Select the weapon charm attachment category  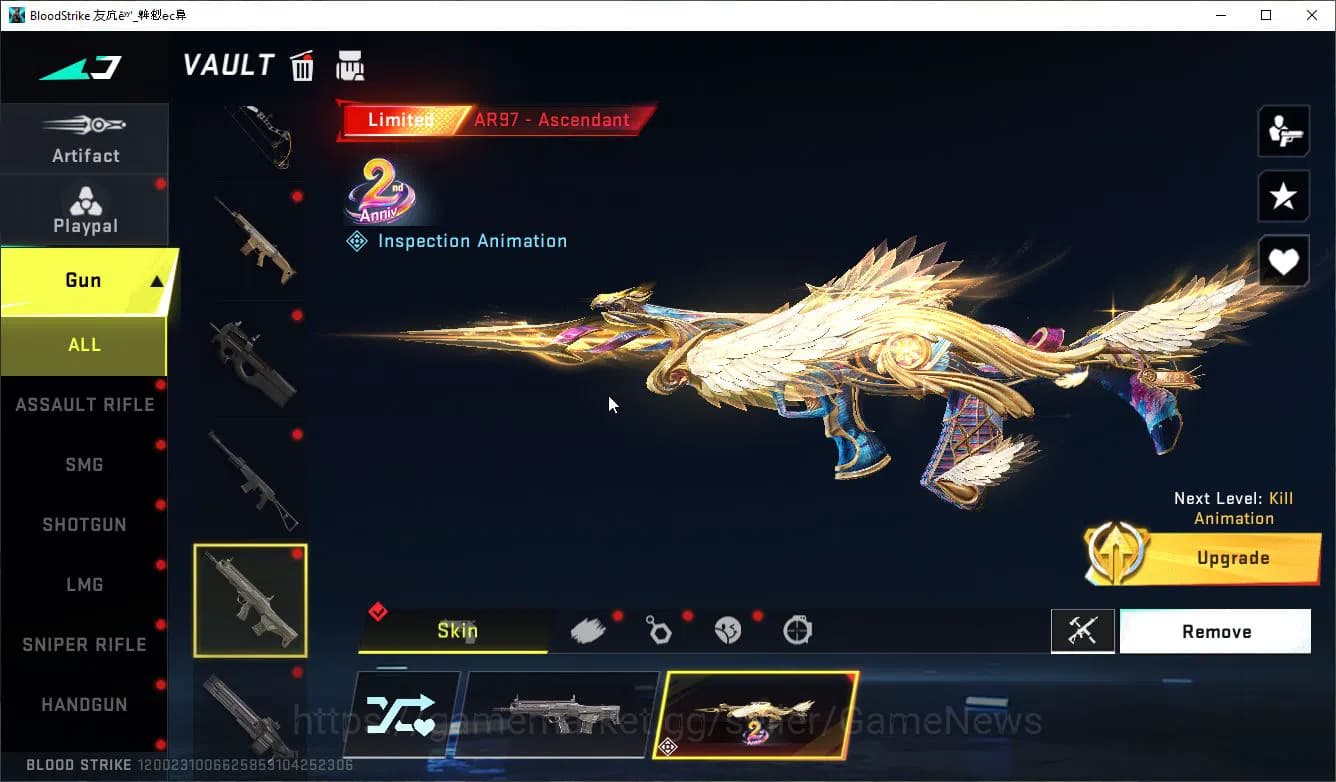click(658, 630)
